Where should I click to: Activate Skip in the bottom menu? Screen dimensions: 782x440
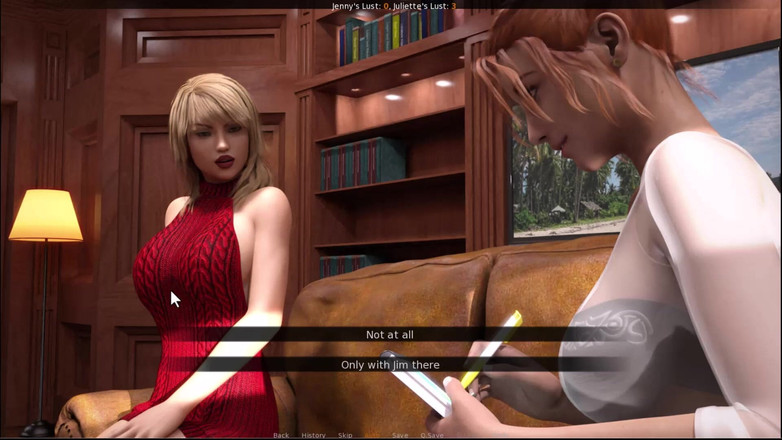point(345,435)
